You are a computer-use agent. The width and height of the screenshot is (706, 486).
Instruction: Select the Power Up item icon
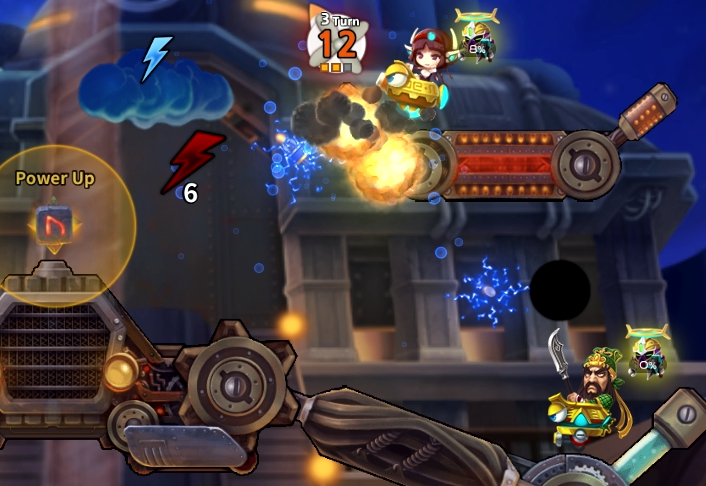tap(51, 223)
